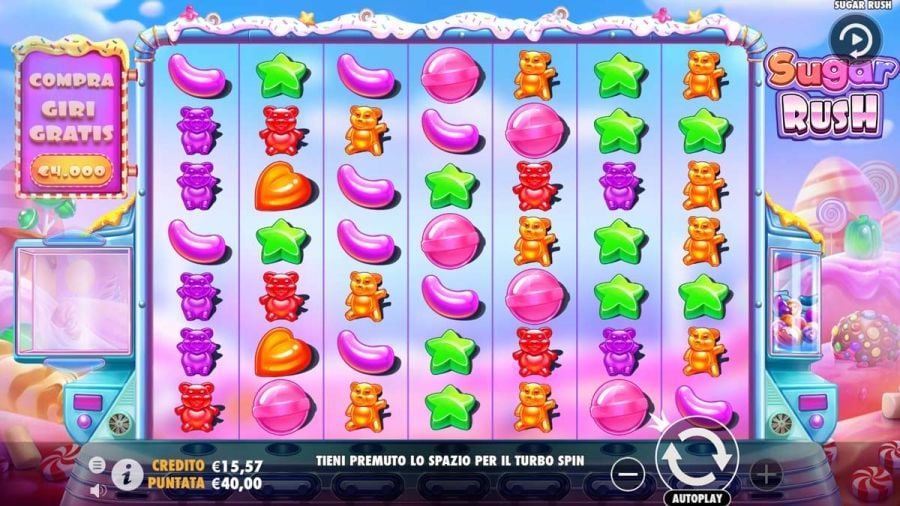
Task: Buy free spins for €4.000
Action: pos(69,171)
